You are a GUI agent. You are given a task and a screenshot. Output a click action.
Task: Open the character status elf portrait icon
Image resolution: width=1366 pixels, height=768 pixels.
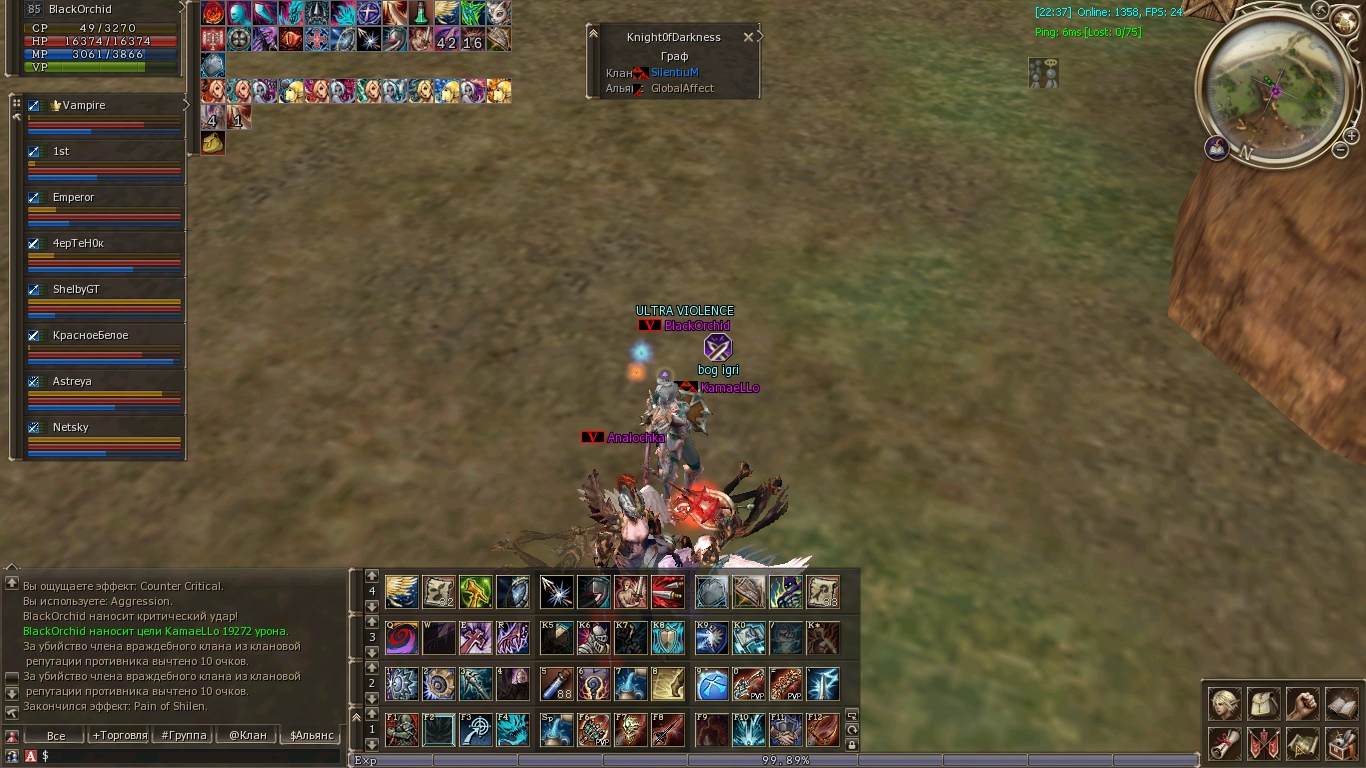pyautogui.click(x=1225, y=704)
